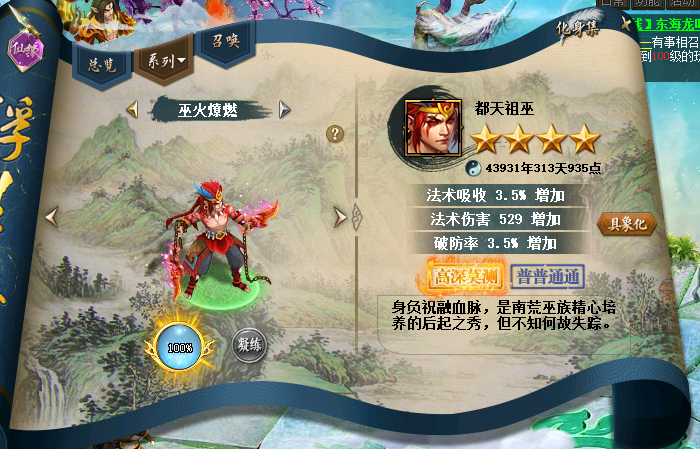Expand the 系列 series dropdown
This screenshot has height=449, width=700.
(x=162, y=61)
